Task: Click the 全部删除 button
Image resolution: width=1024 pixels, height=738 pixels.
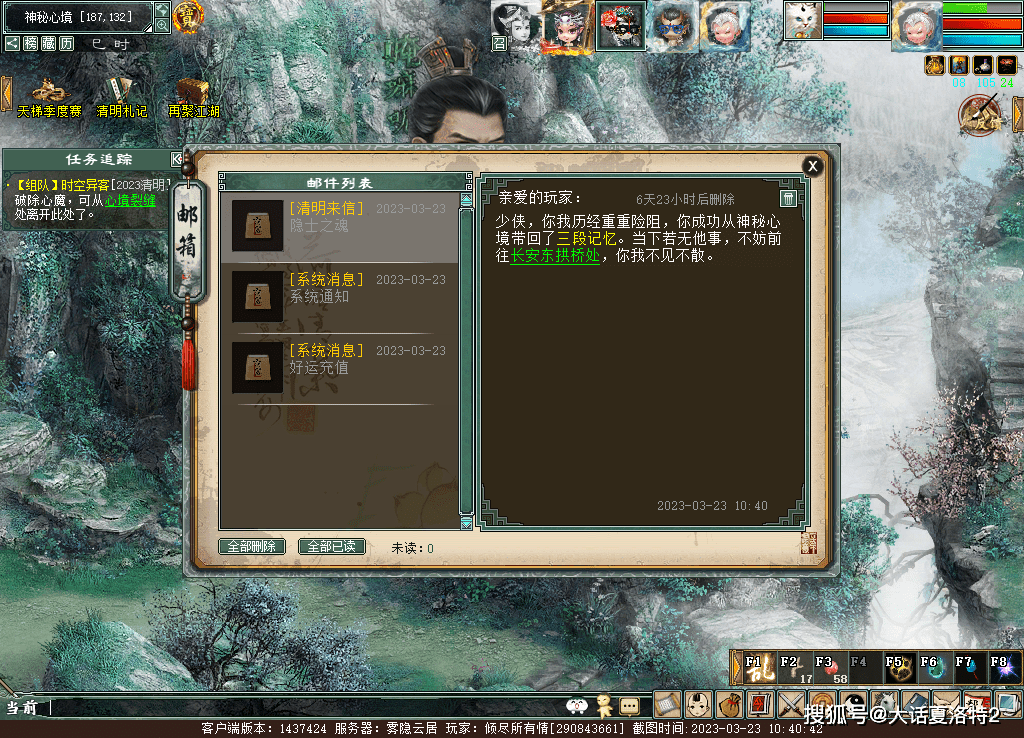Action: (252, 547)
